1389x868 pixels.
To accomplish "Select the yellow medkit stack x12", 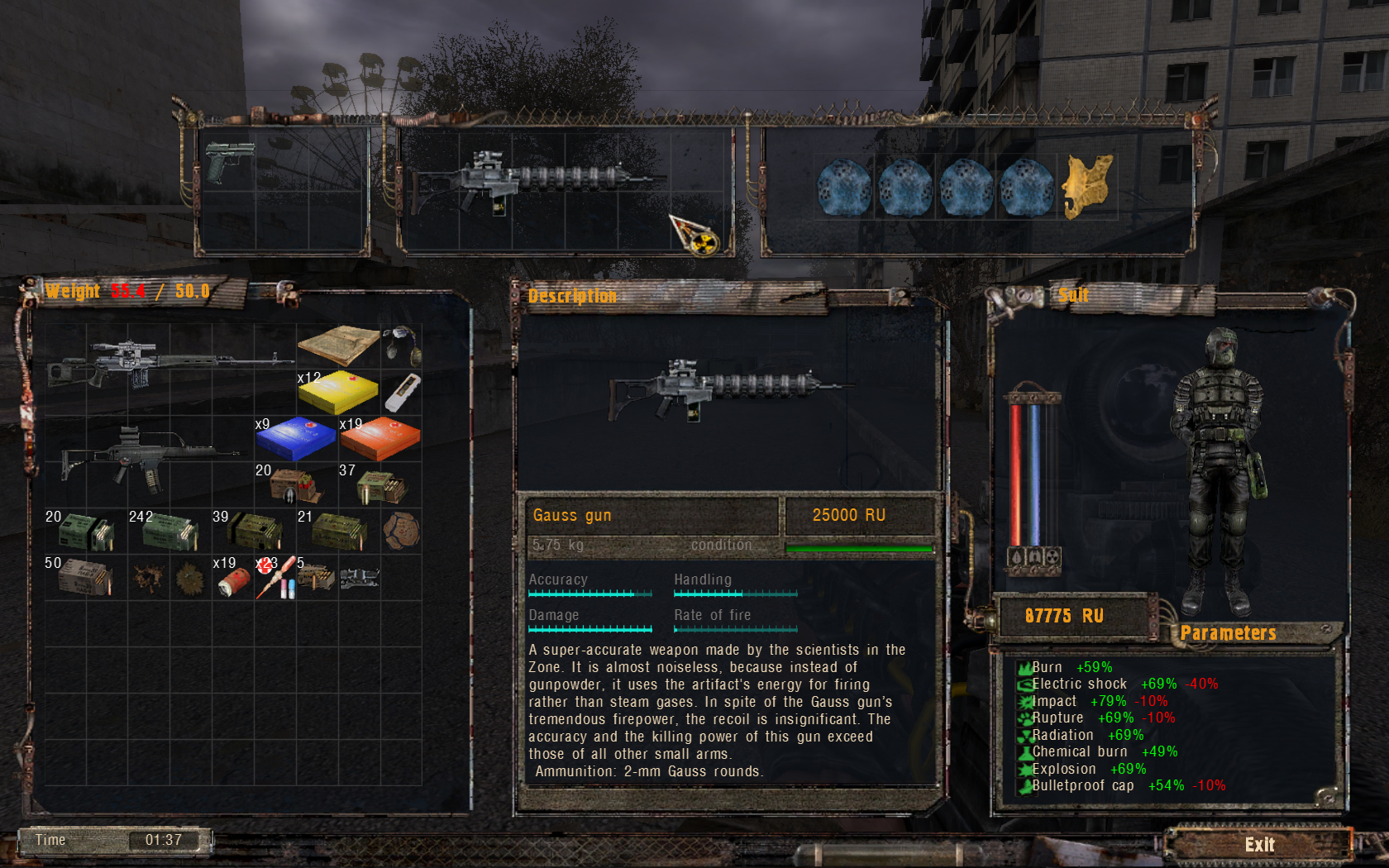I will click(337, 392).
